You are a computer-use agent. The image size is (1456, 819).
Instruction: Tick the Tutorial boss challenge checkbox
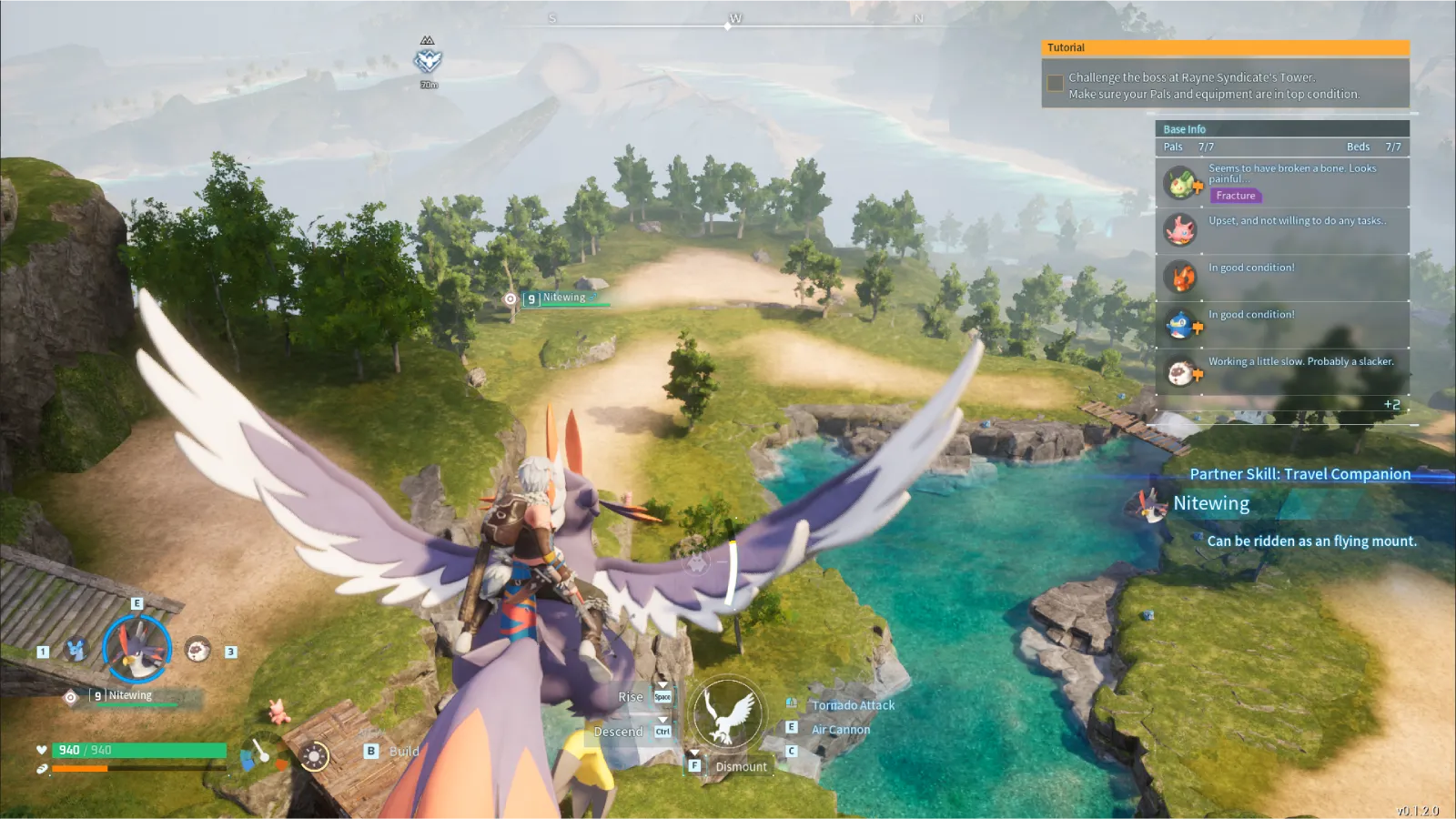coord(1055,84)
